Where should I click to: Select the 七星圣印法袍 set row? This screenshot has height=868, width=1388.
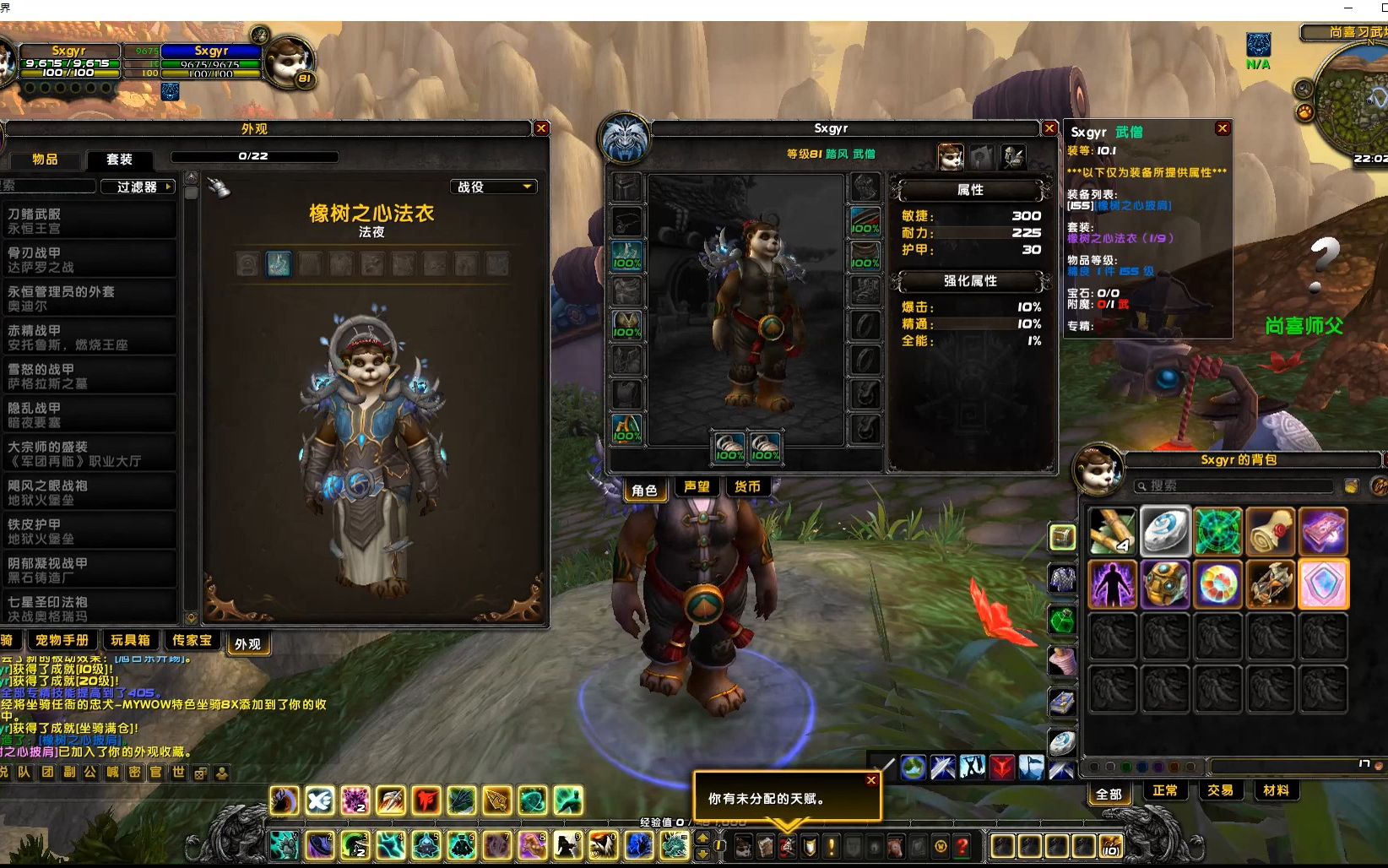tap(89, 608)
